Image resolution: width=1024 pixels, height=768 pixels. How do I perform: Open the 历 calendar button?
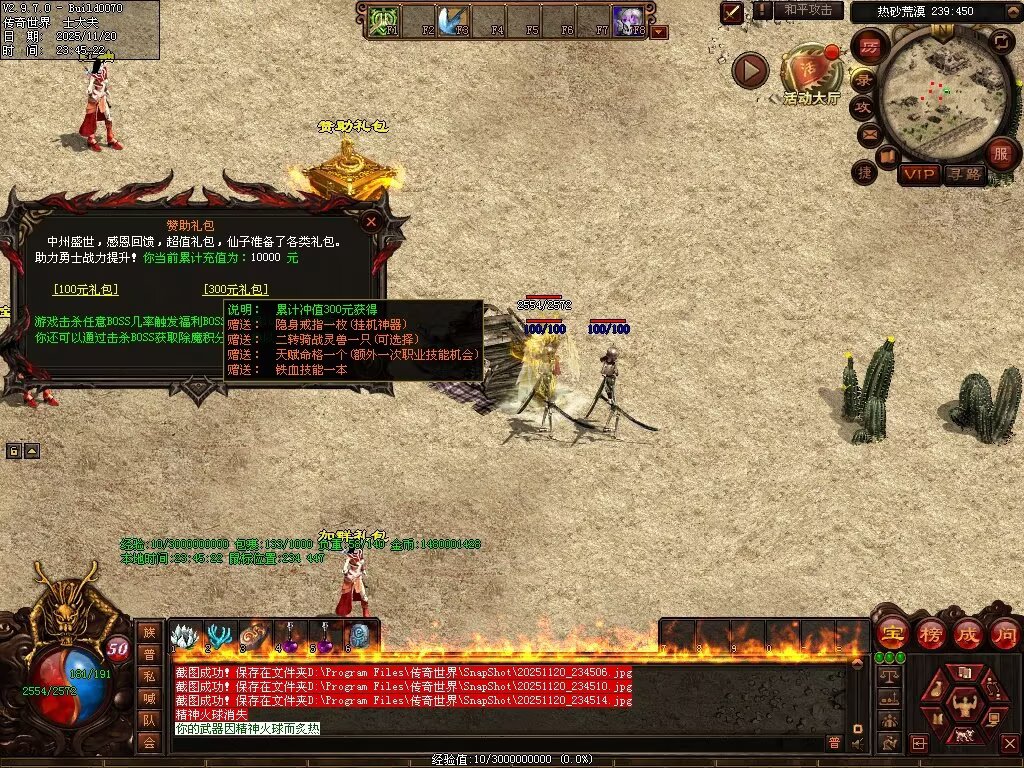(870, 48)
